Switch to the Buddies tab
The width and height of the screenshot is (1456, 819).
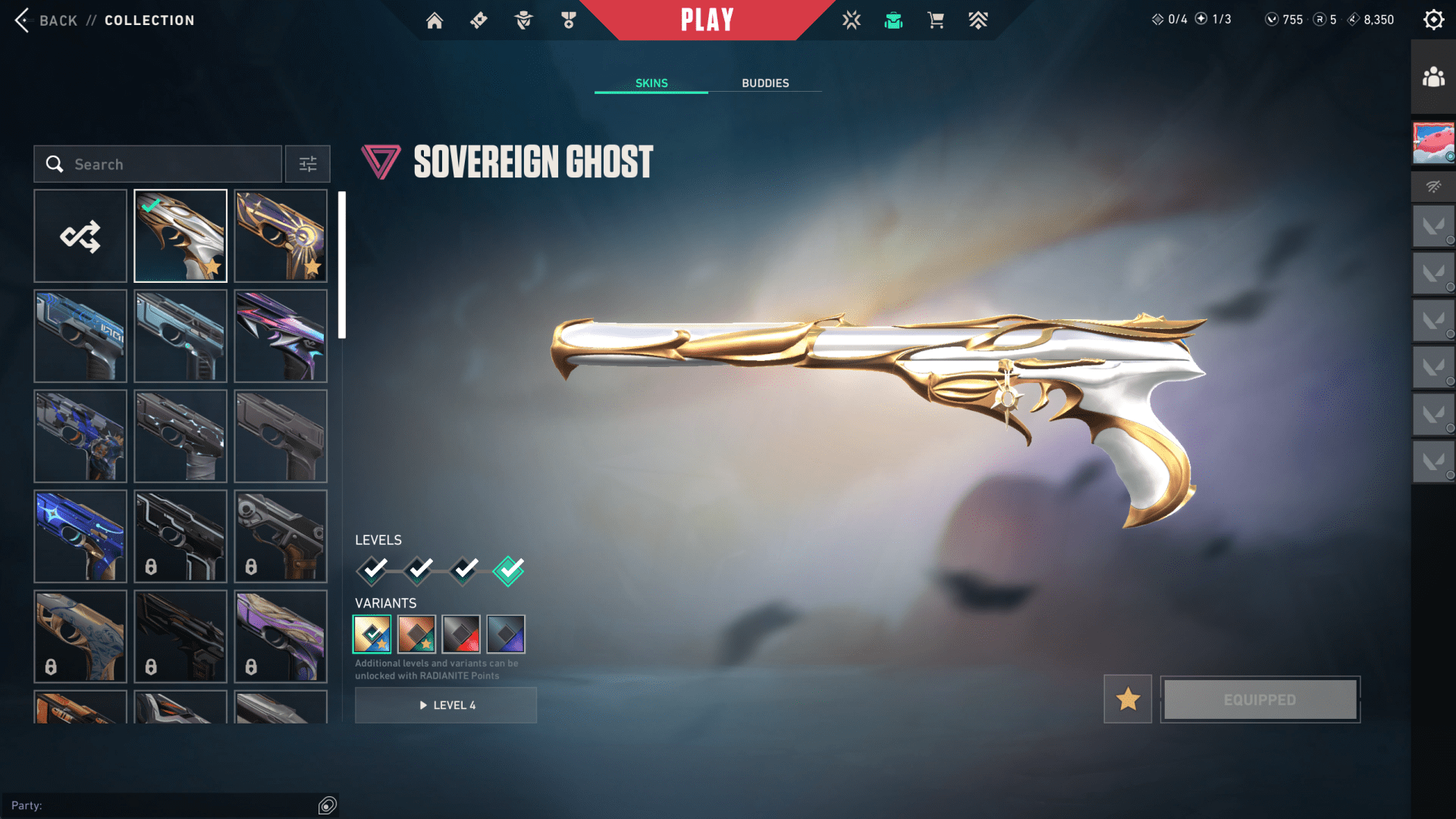(x=765, y=83)
